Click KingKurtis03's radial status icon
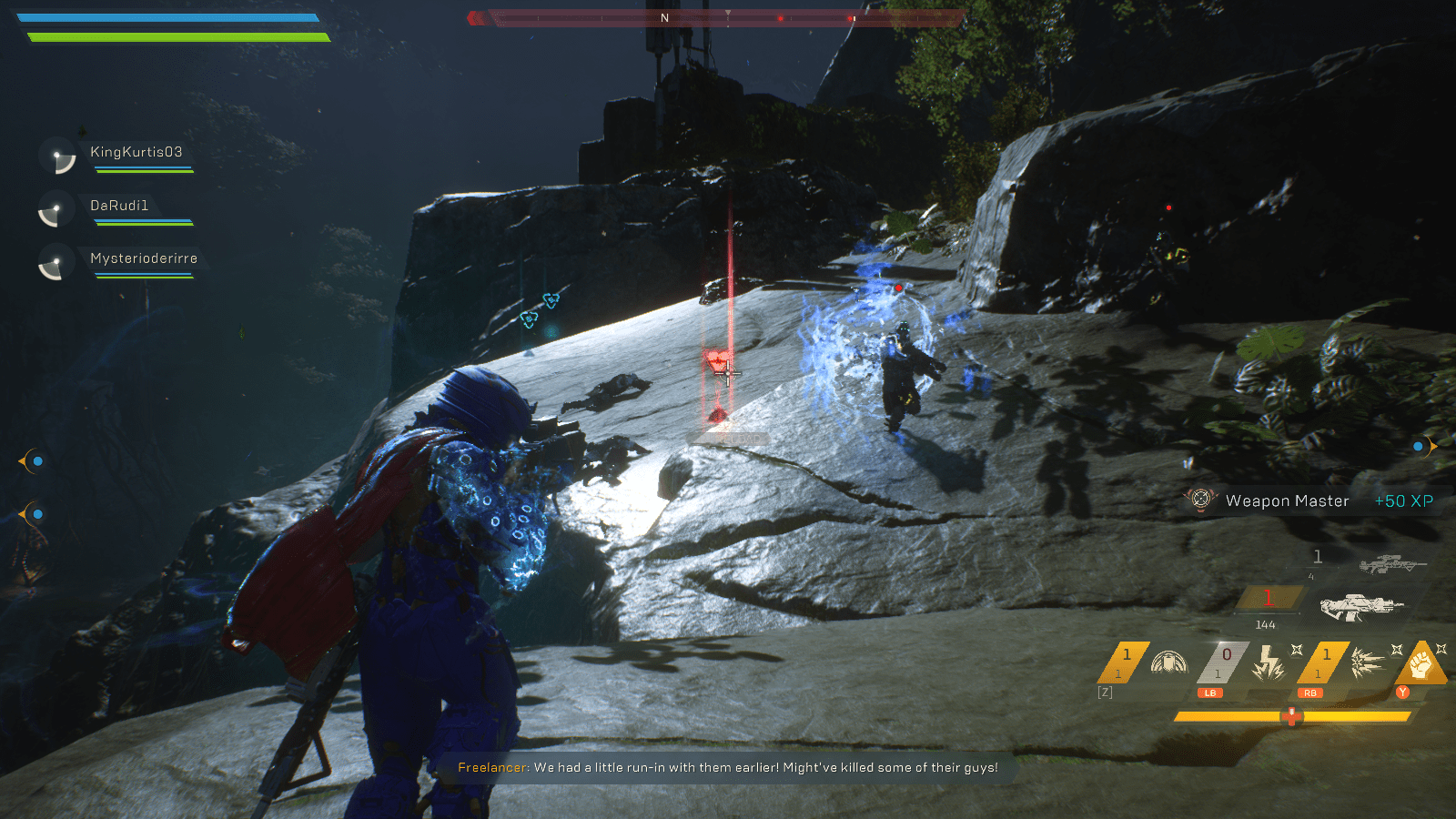 click(57, 156)
